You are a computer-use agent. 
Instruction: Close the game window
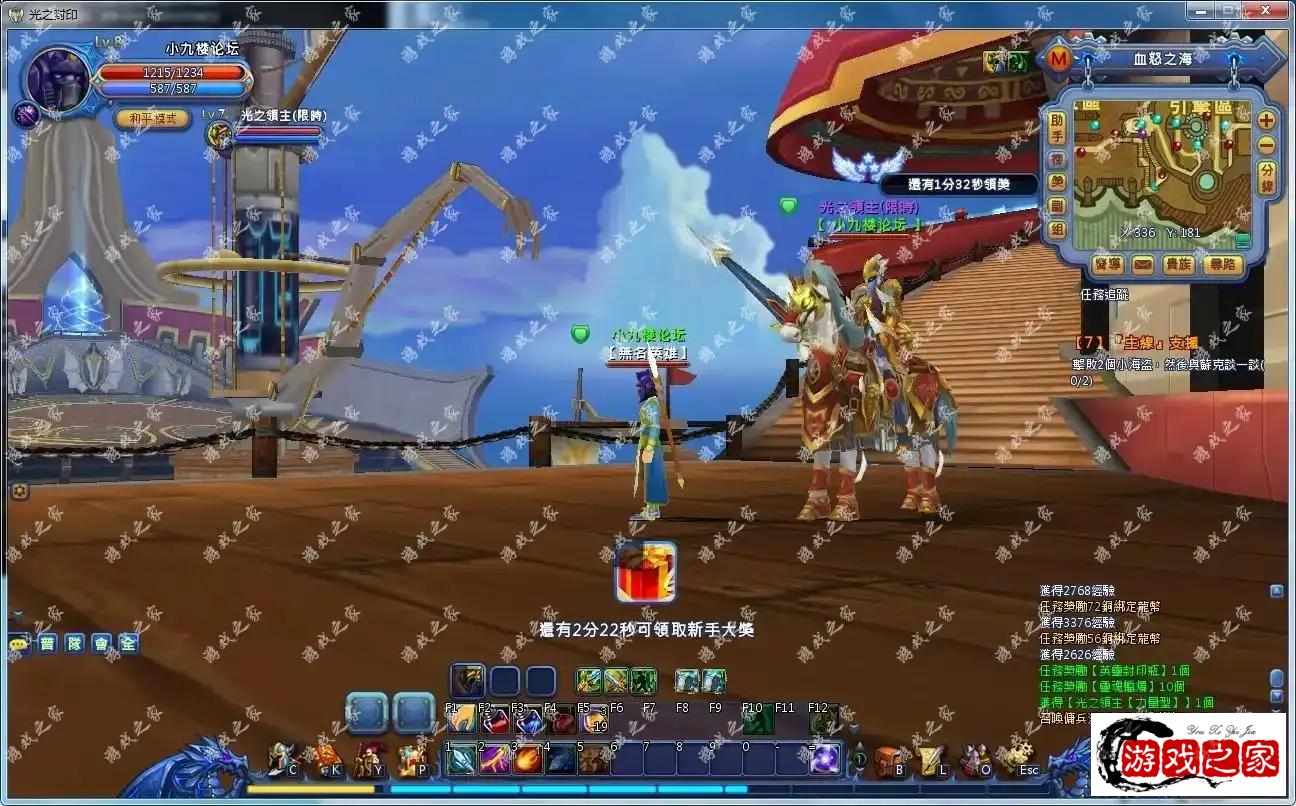[1270, 10]
